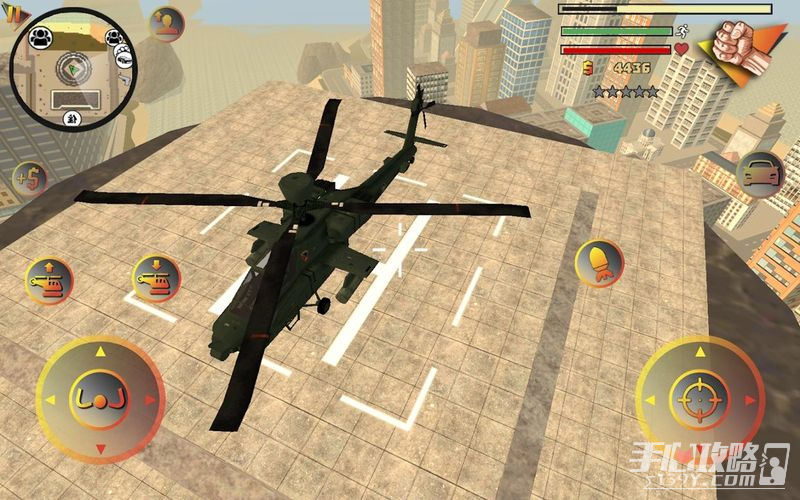Lower the helicopter with the descend button

click(156, 280)
